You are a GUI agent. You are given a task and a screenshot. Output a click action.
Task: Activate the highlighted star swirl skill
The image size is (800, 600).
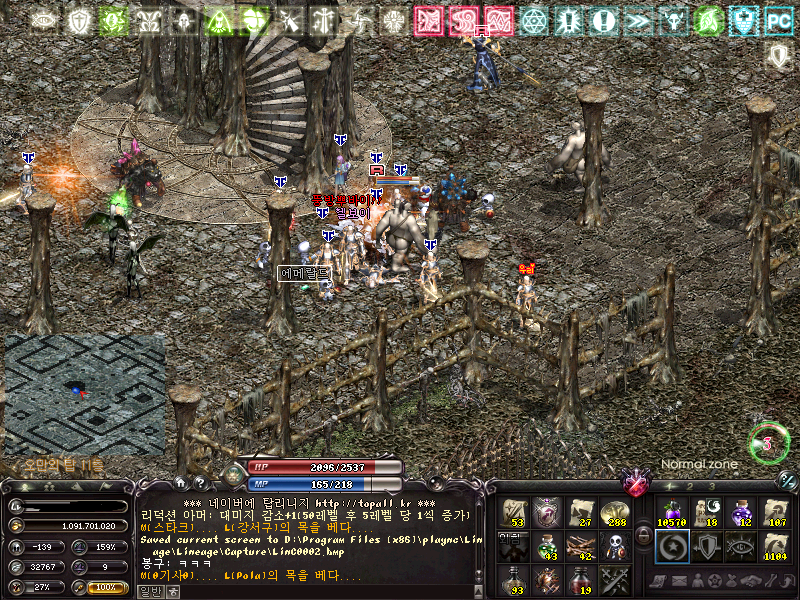[x=672, y=547]
